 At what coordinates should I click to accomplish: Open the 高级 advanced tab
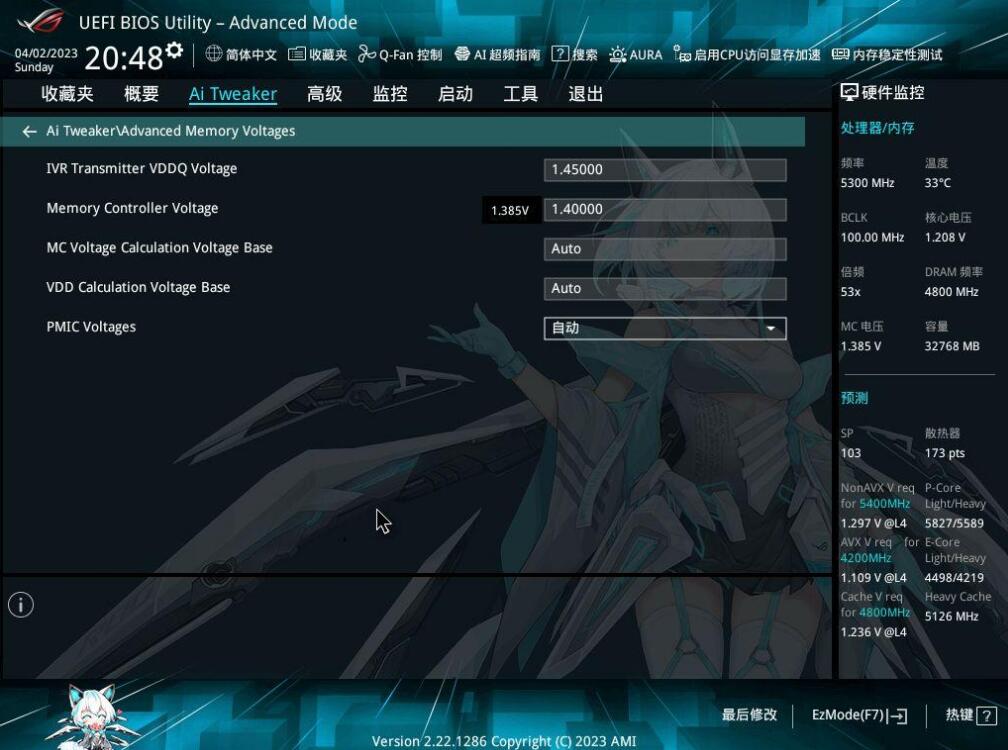(x=324, y=94)
